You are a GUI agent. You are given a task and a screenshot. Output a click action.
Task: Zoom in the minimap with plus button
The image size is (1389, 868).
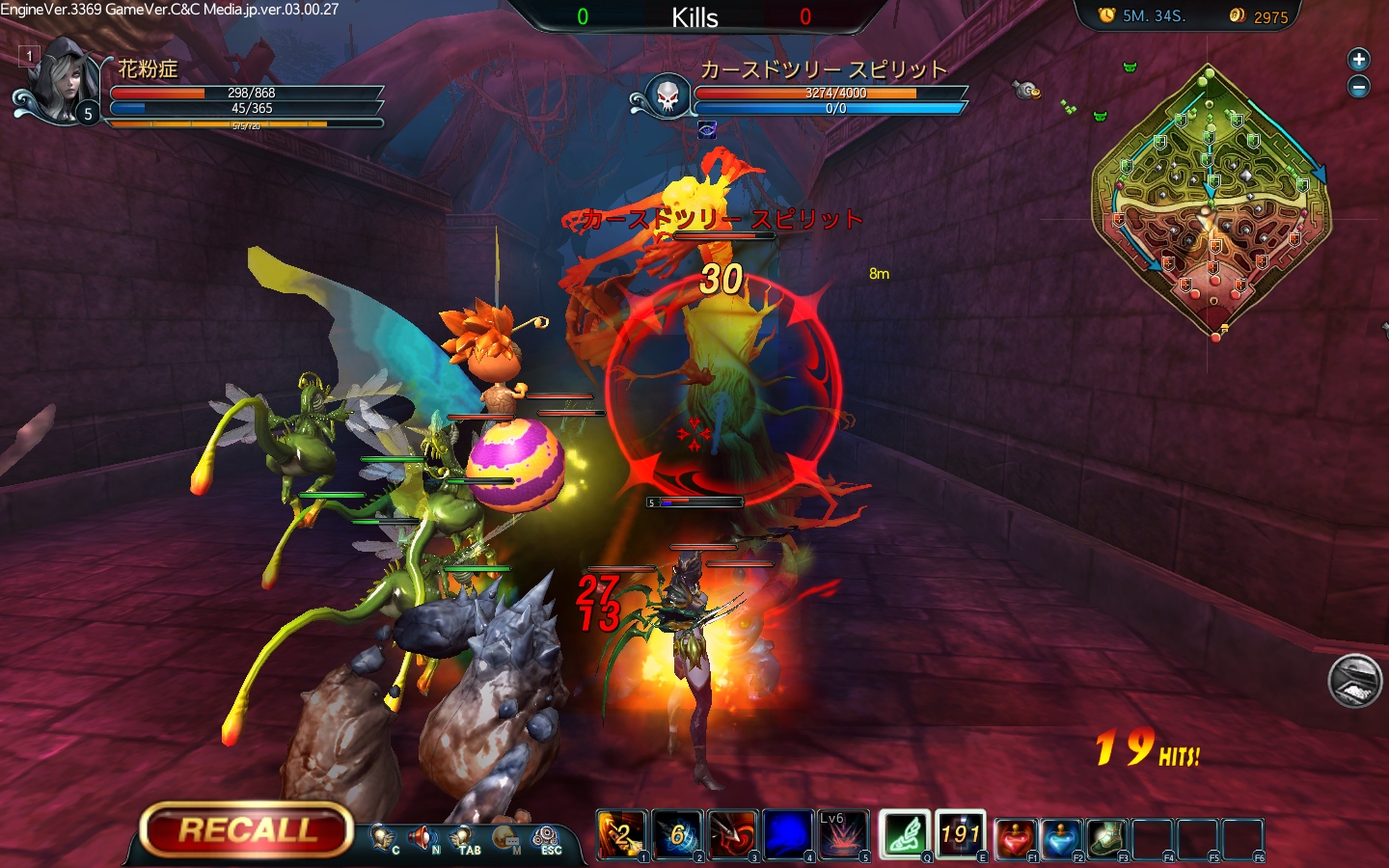click(x=1358, y=60)
